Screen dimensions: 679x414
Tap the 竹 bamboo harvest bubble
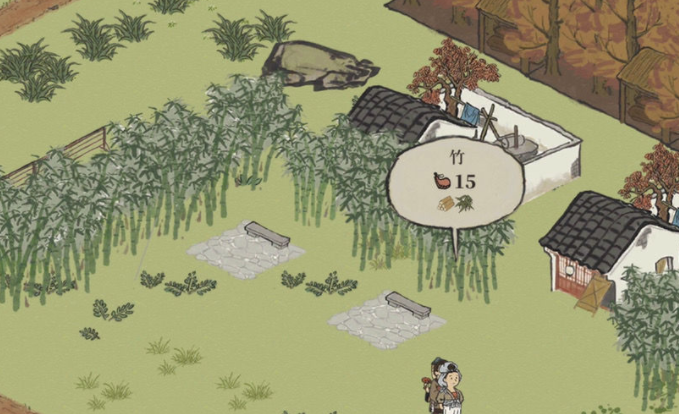(455, 185)
